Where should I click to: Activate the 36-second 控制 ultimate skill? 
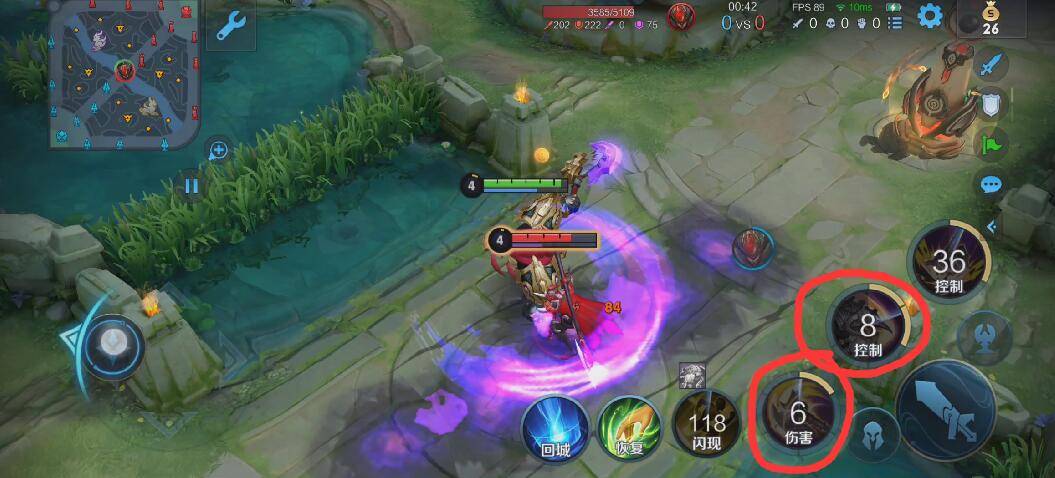point(949,263)
